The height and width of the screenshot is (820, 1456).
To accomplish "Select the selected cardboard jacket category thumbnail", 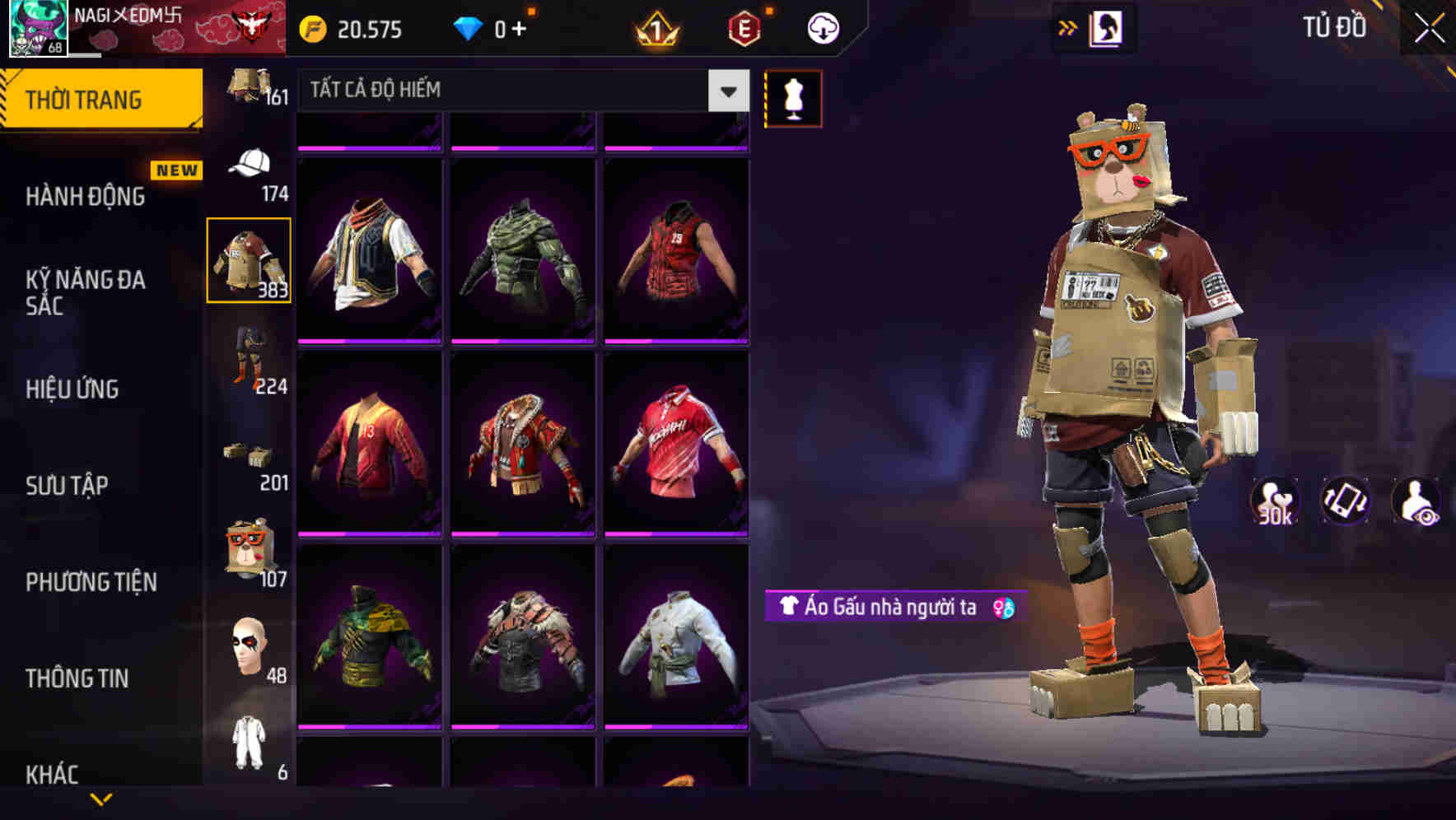I will (250, 259).
